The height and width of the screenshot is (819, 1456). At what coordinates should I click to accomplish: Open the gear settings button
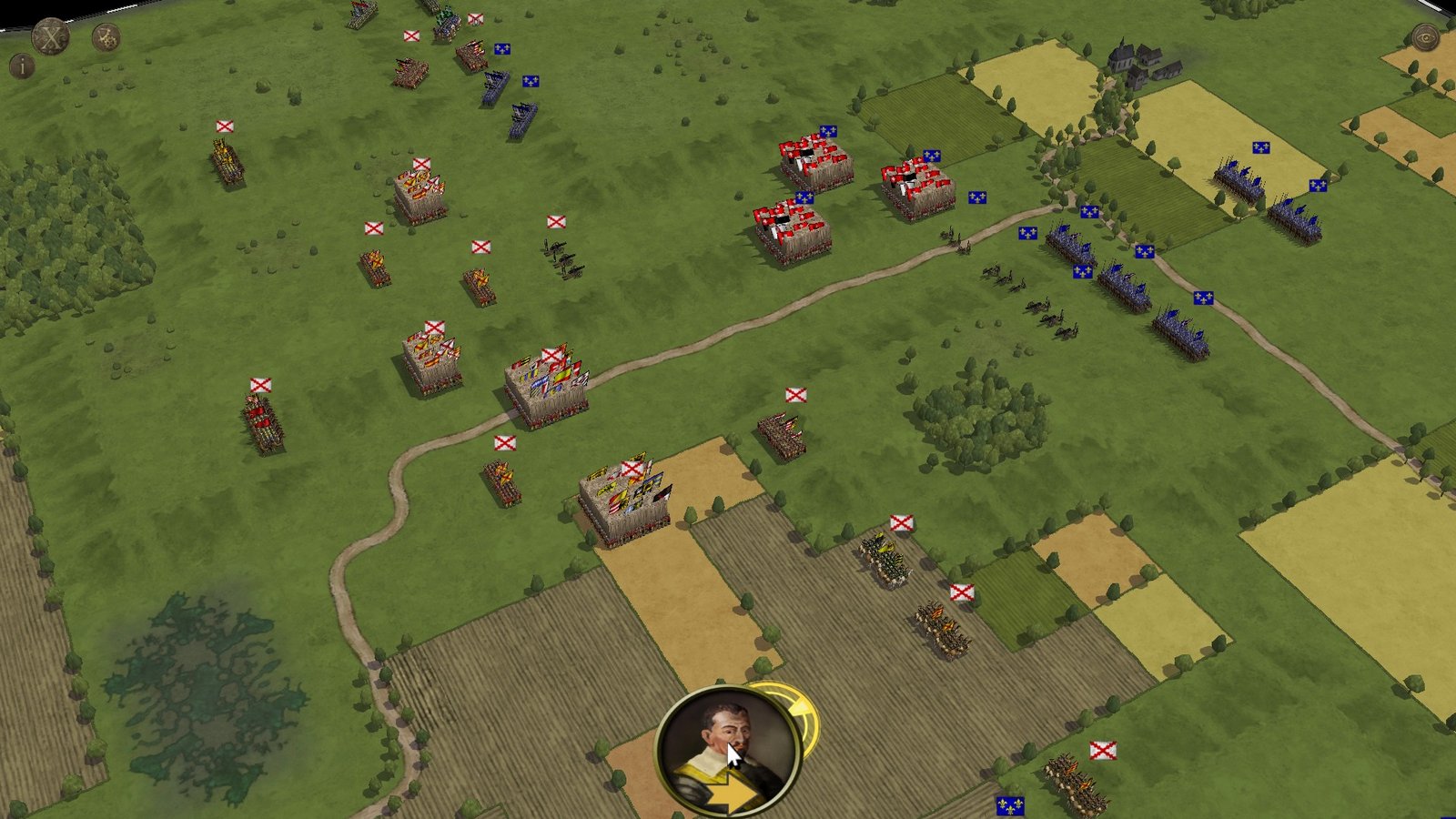(106, 37)
